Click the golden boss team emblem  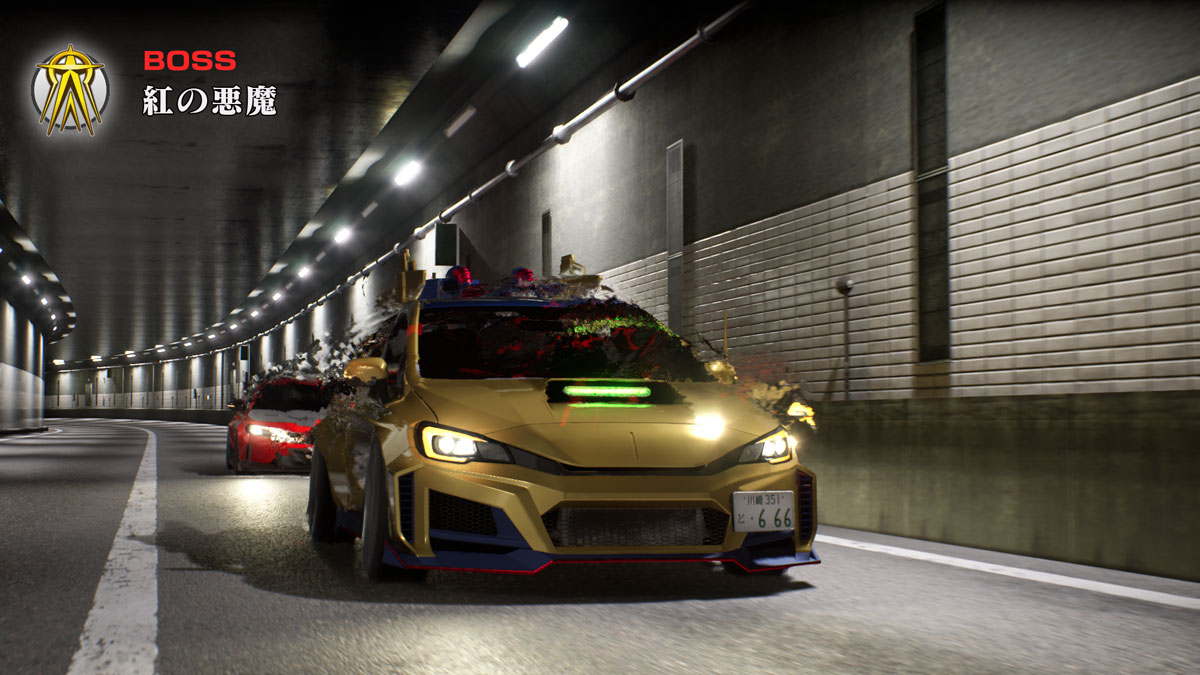(x=70, y=88)
